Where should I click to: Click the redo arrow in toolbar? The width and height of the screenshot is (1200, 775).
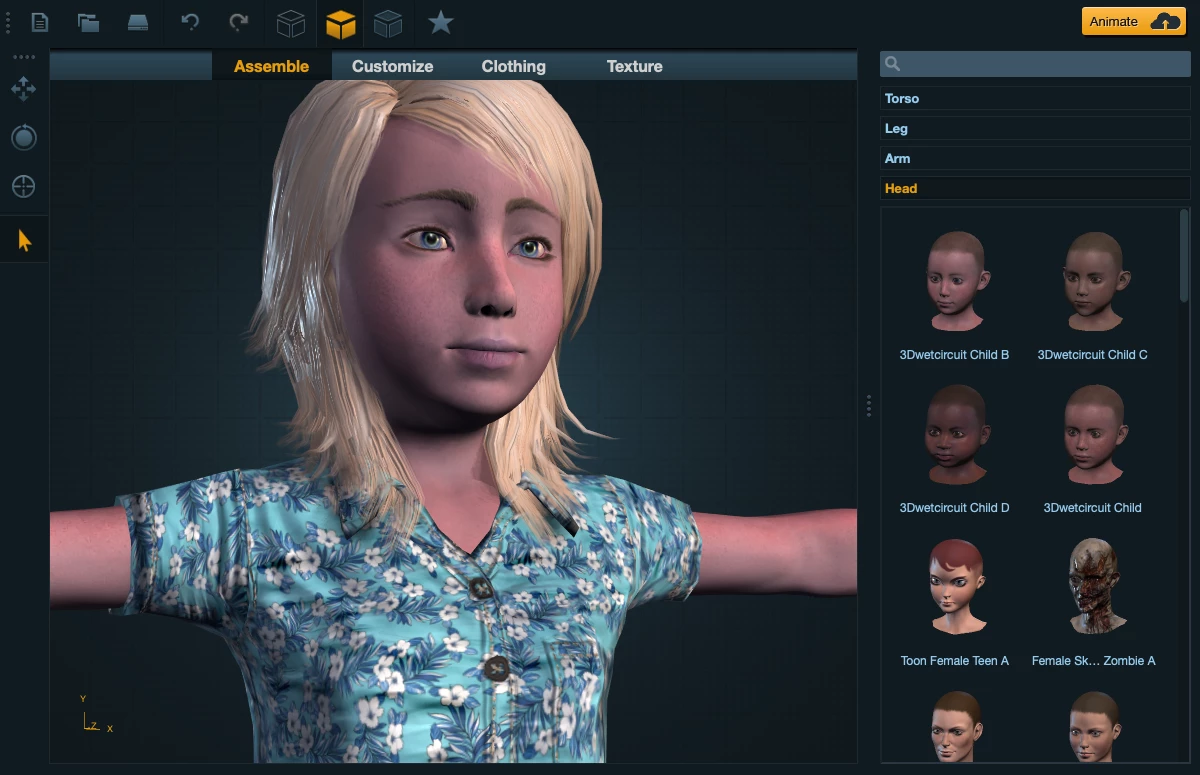pyautogui.click(x=238, y=22)
